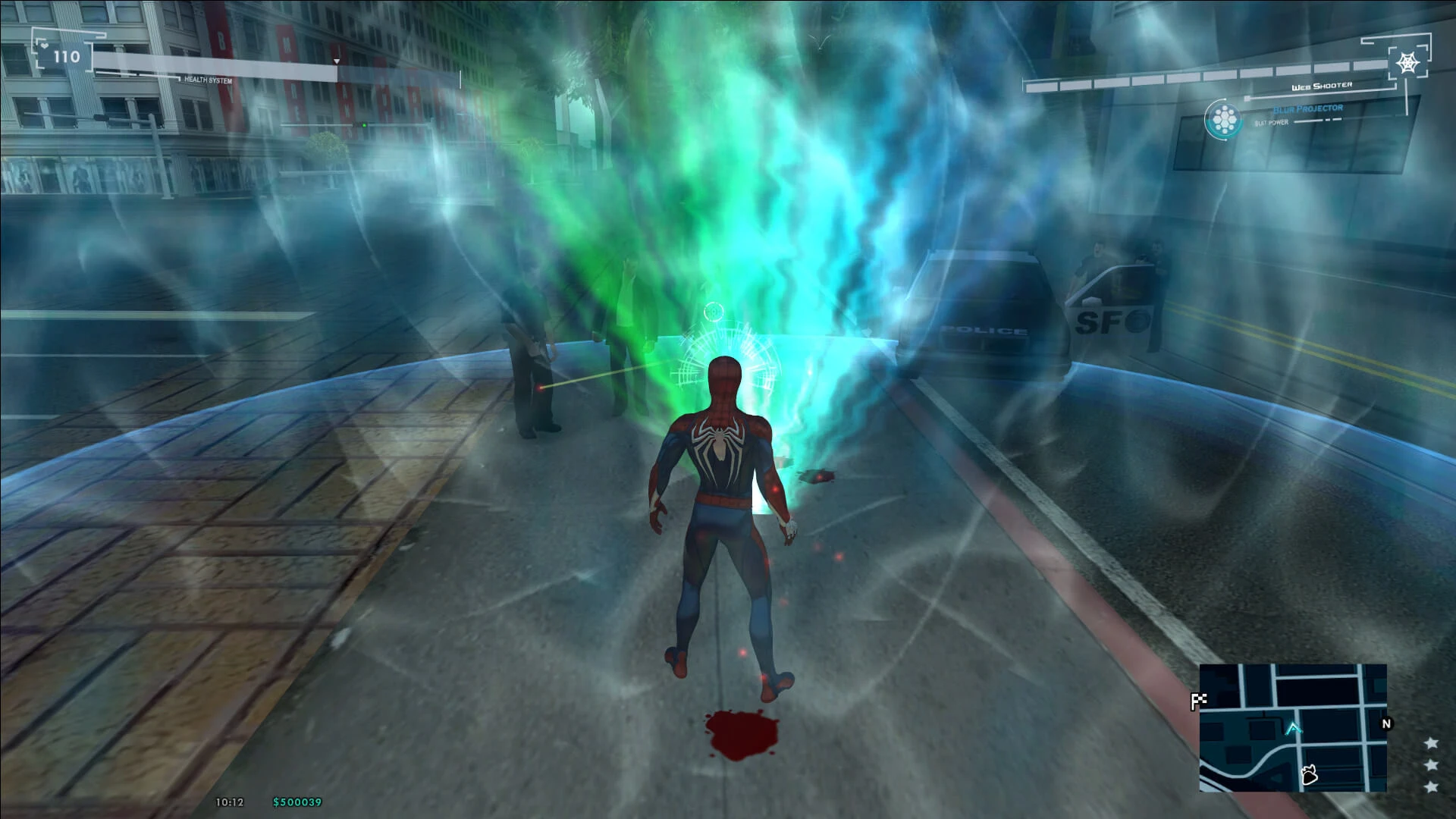The height and width of the screenshot is (819, 1456).
Task: Select the Web Shooter label
Action: pos(1322,86)
